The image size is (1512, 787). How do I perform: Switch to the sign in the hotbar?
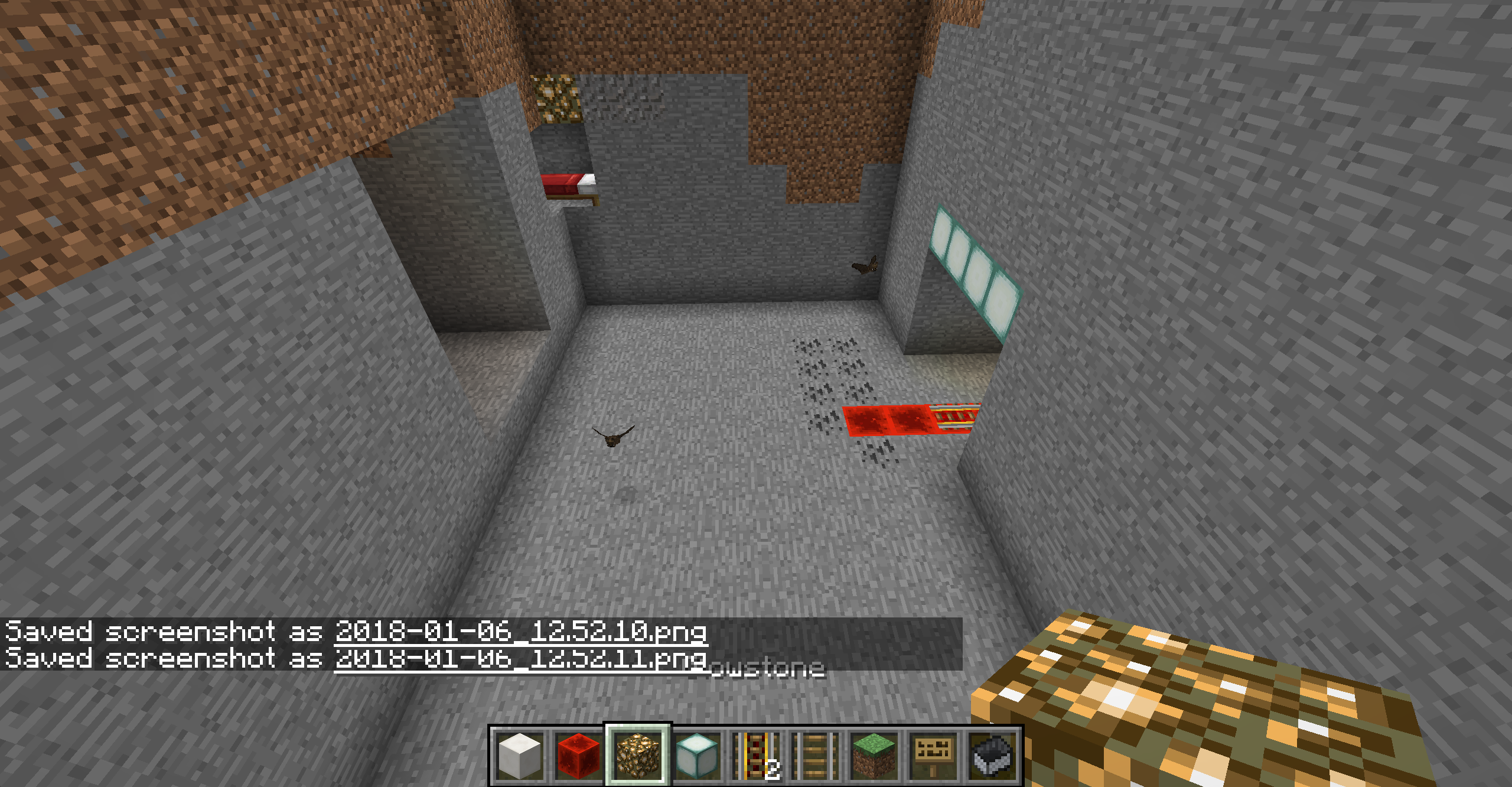coord(933,756)
